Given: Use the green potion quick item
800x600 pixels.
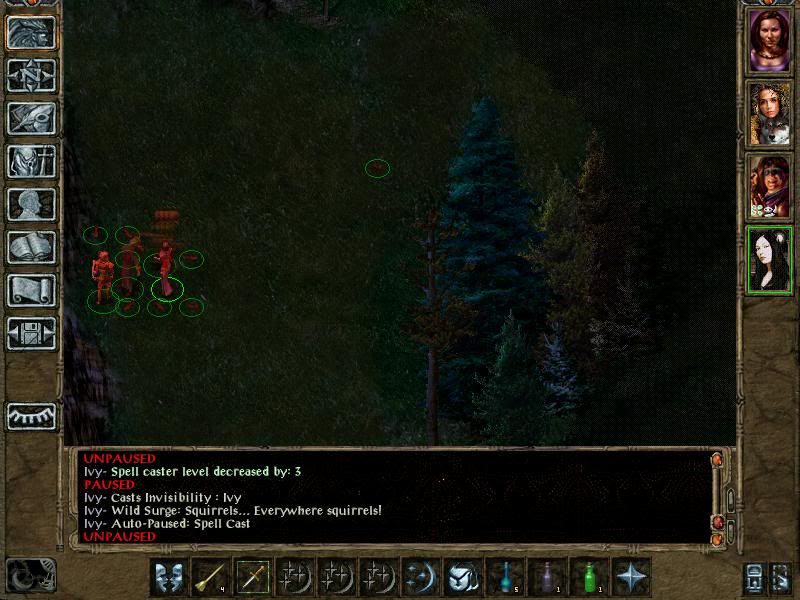Looking at the screenshot, I should [x=589, y=577].
